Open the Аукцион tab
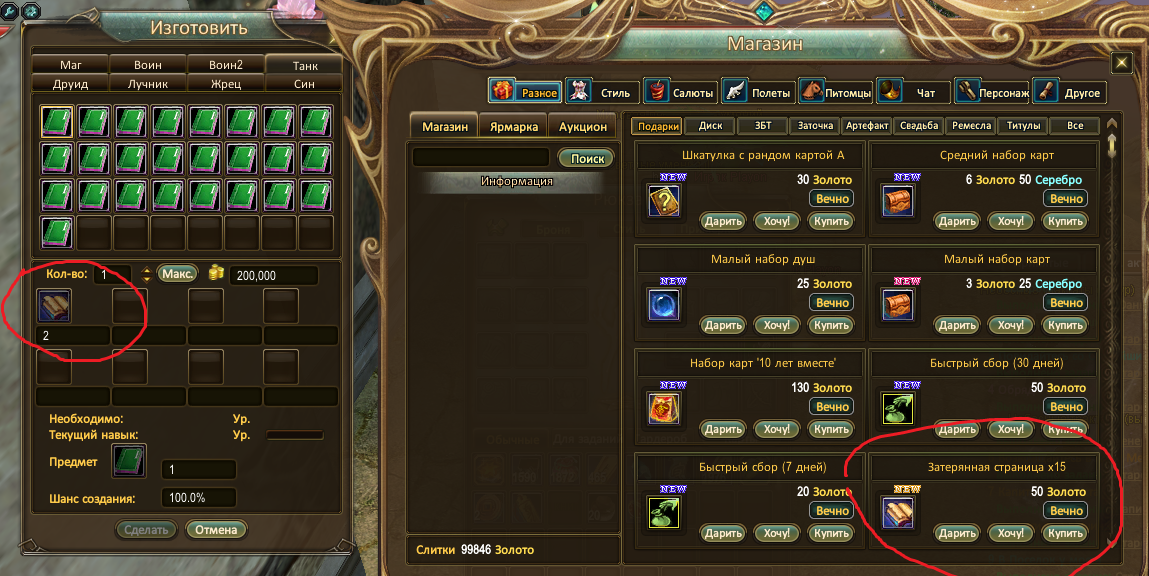This screenshot has width=1149, height=576. click(582, 127)
